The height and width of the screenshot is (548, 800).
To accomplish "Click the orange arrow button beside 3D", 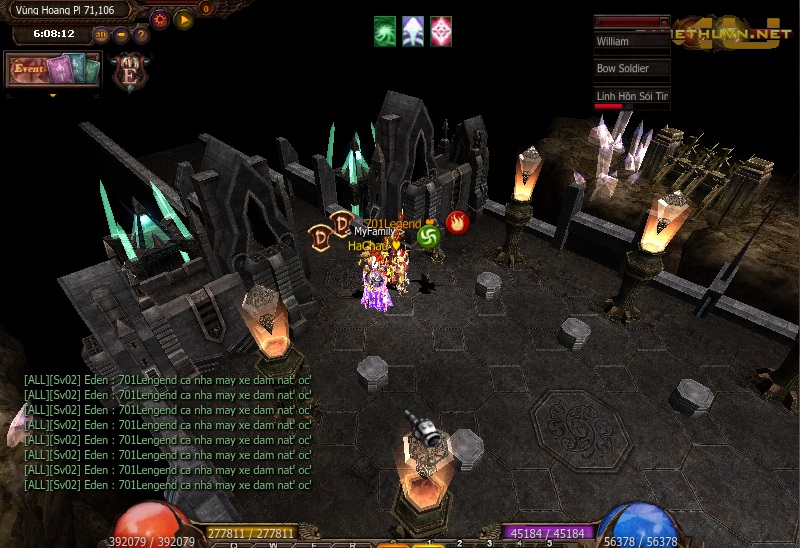I will (121, 34).
